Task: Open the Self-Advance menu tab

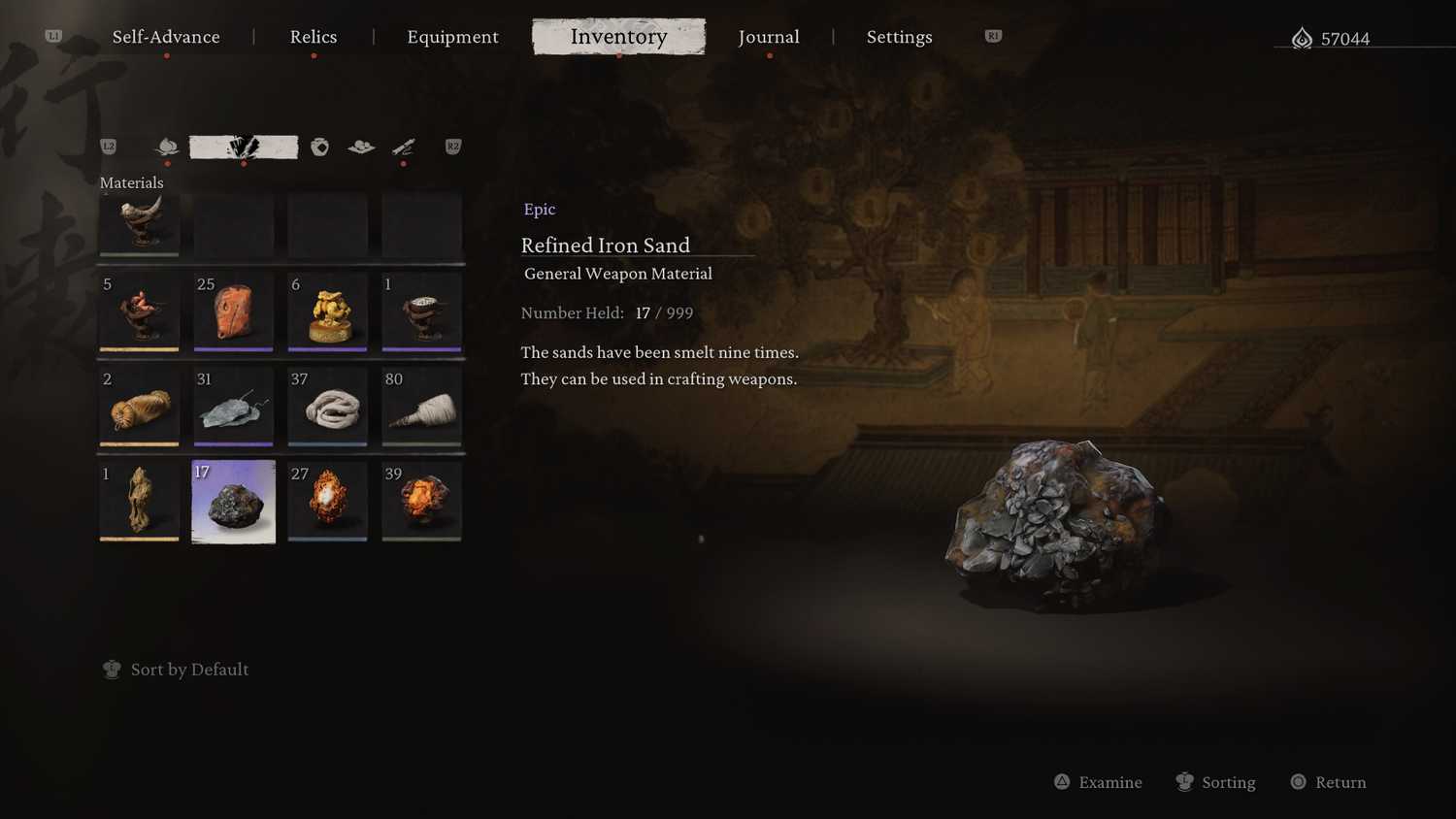Action: click(166, 37)
